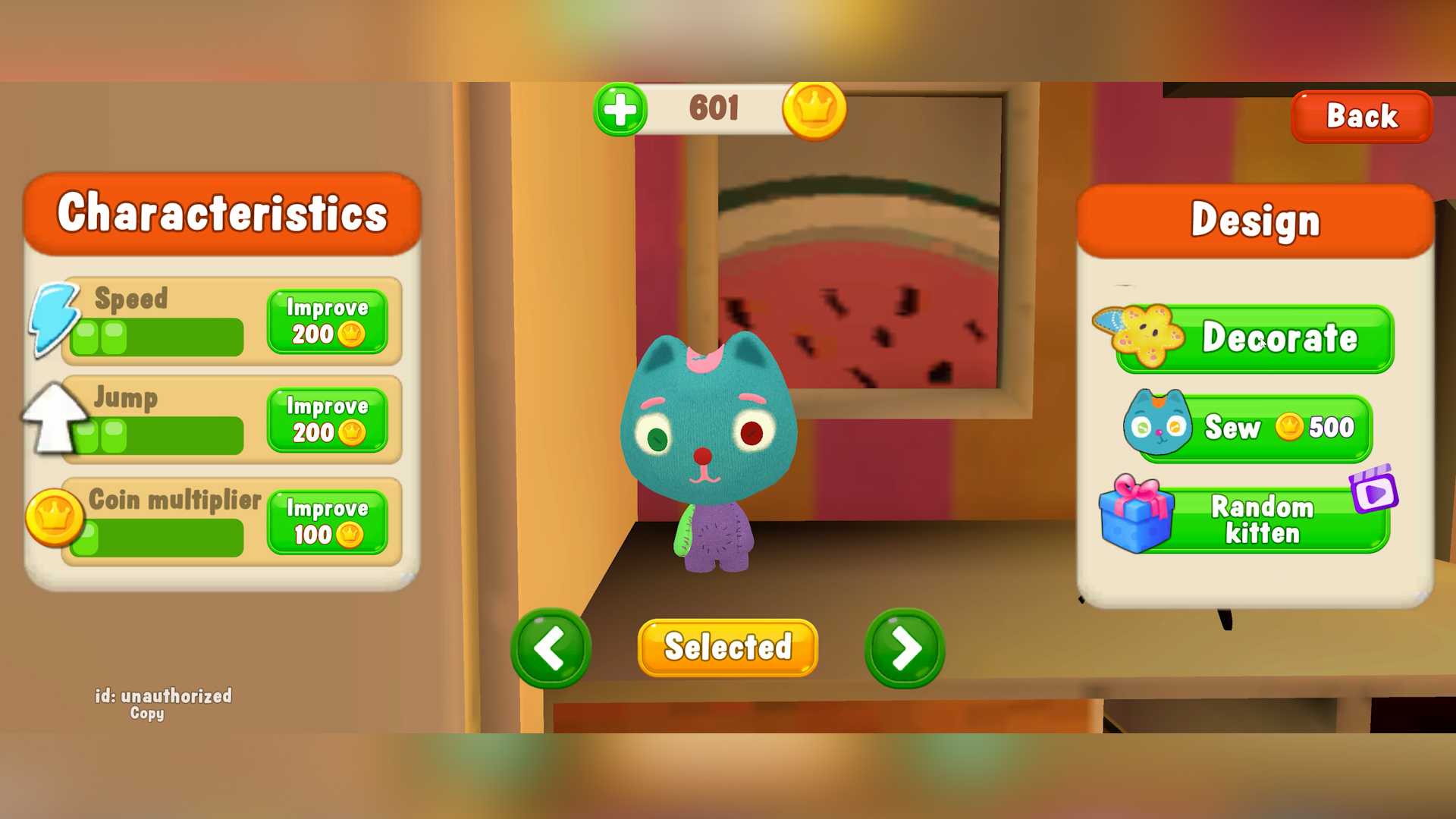Tap the Selected kitten label

coord(727,645)
